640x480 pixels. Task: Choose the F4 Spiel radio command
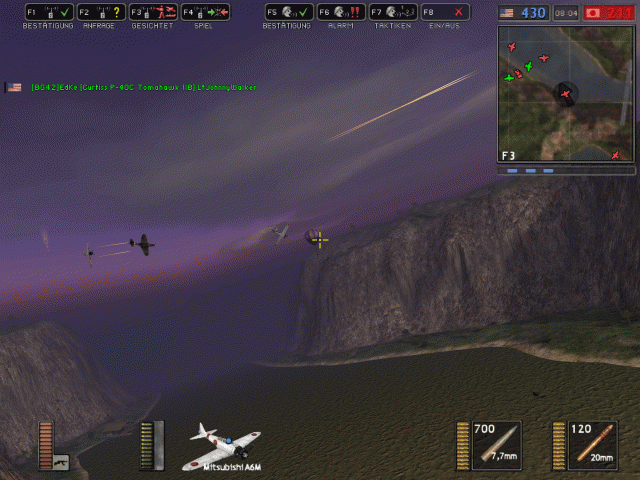pyautogui.click(x=206, y=12)
